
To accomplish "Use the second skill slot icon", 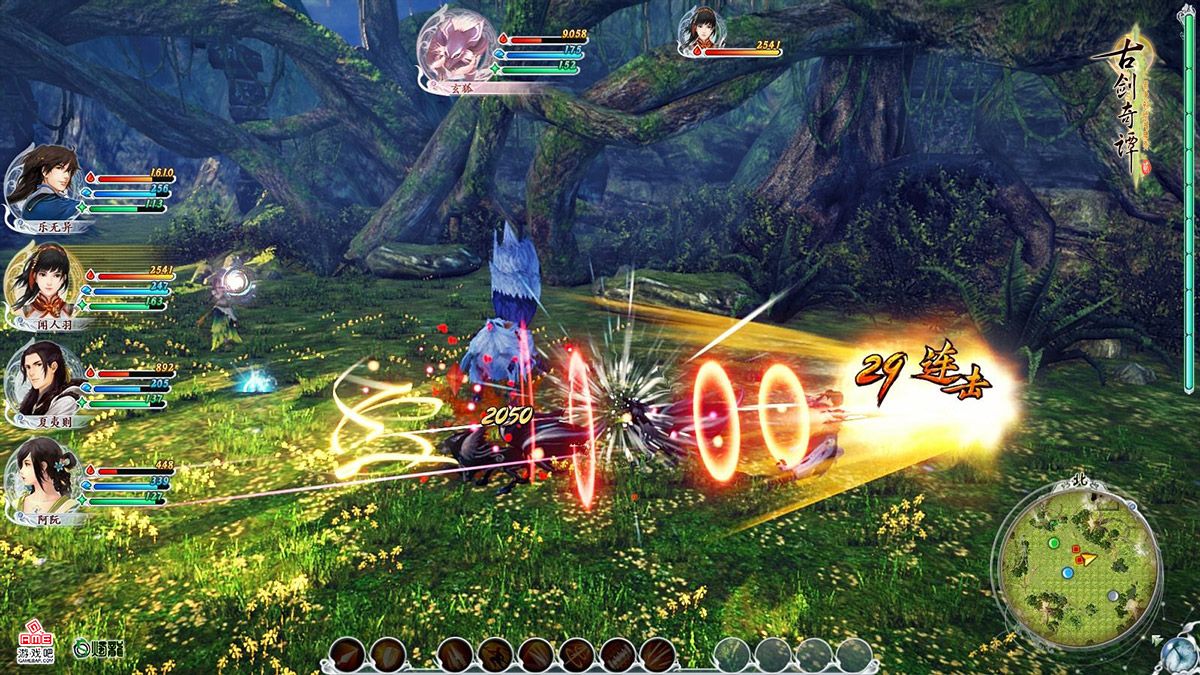I will click(388, 656).
